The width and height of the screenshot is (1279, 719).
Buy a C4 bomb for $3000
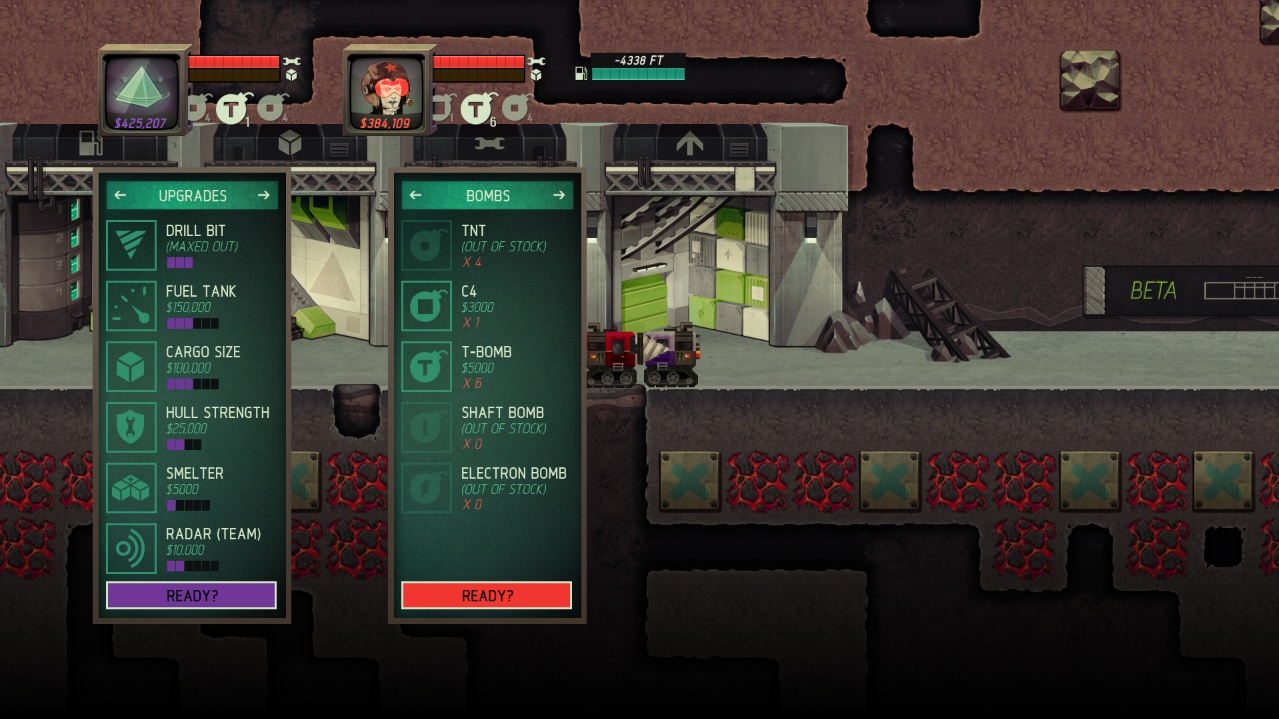pyautogui.click(x=486, y=306)
